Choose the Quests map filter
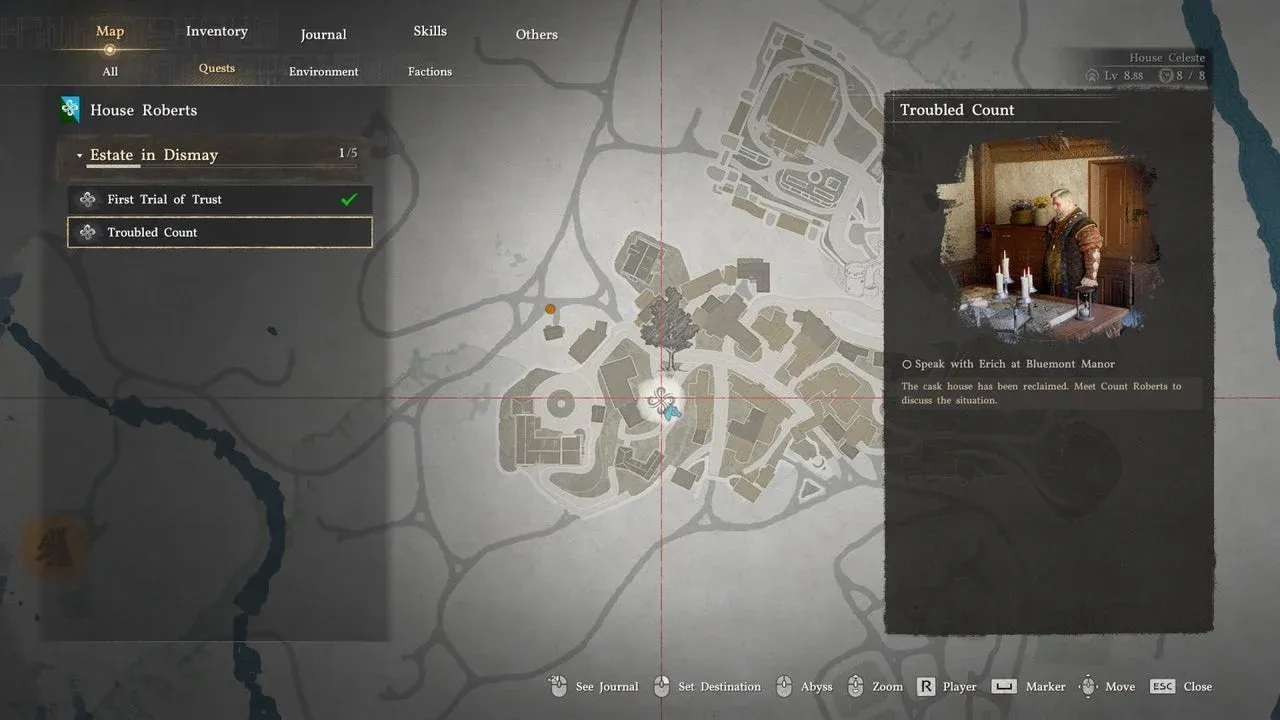The image size is (1280, 720). (x=216, y=69)
